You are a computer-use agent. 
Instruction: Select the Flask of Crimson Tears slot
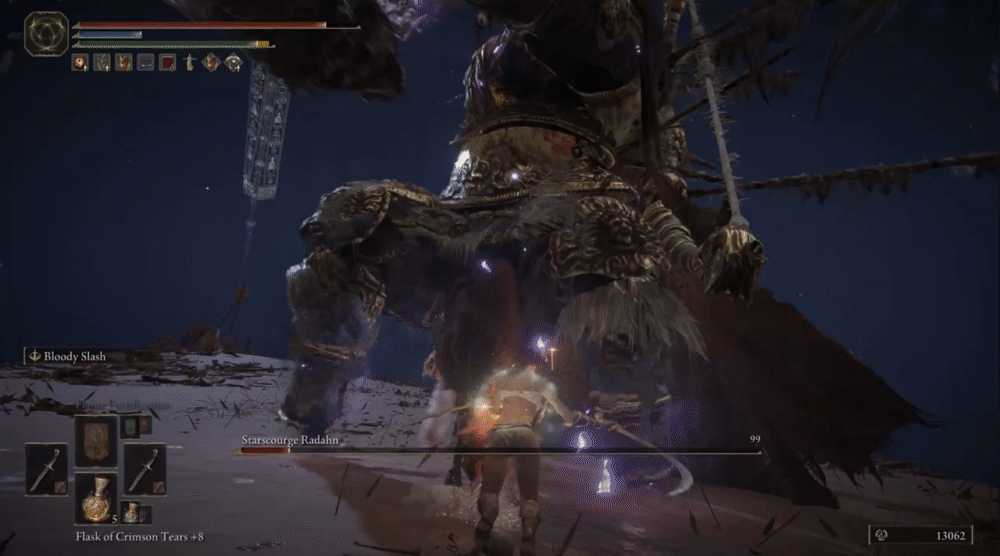click(x=97, y=497)
